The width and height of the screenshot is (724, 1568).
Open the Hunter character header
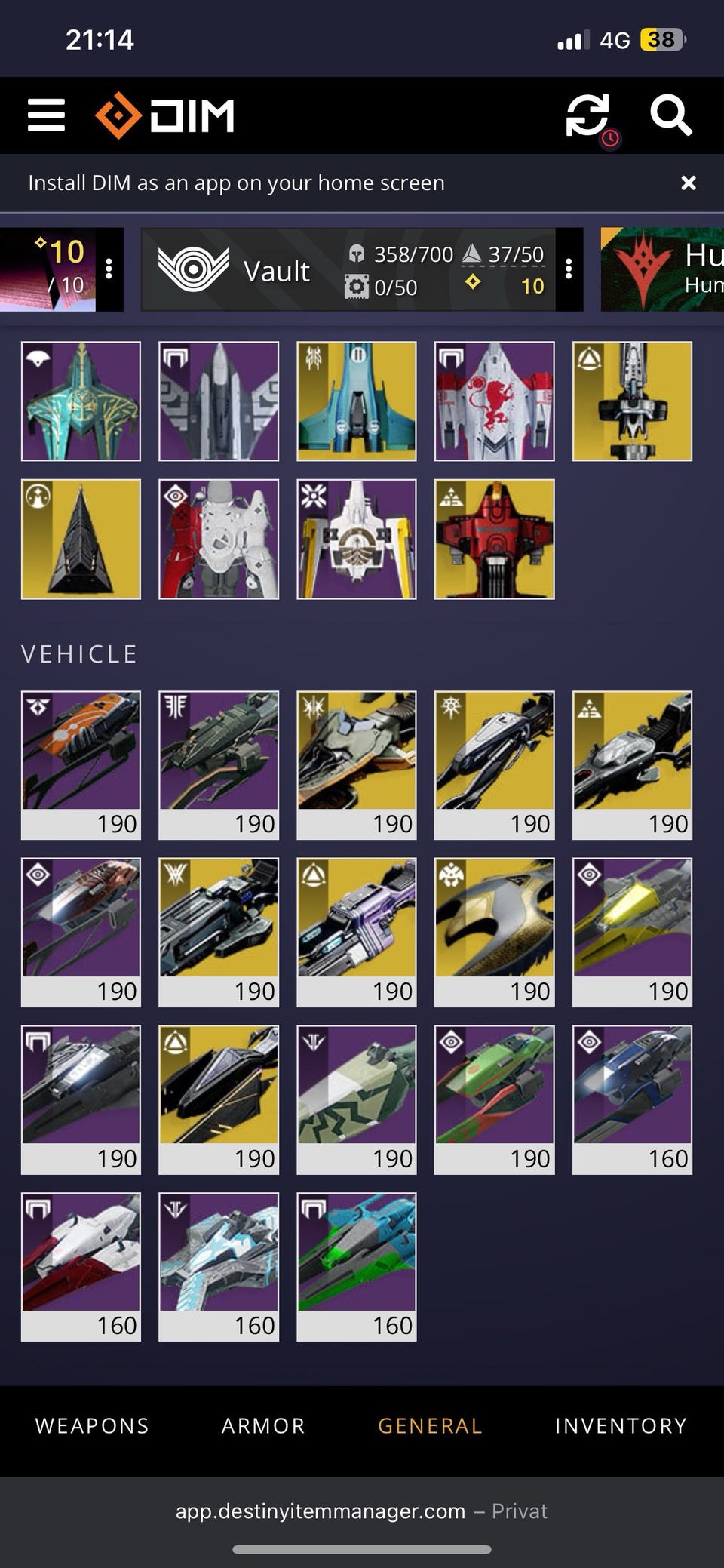[x=662, y=269]
